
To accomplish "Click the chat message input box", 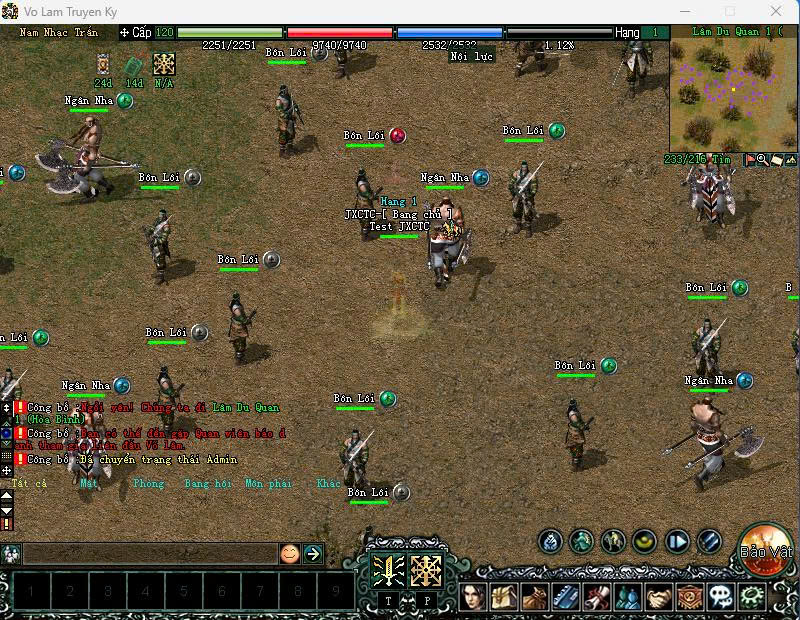I will coord(150,553).
